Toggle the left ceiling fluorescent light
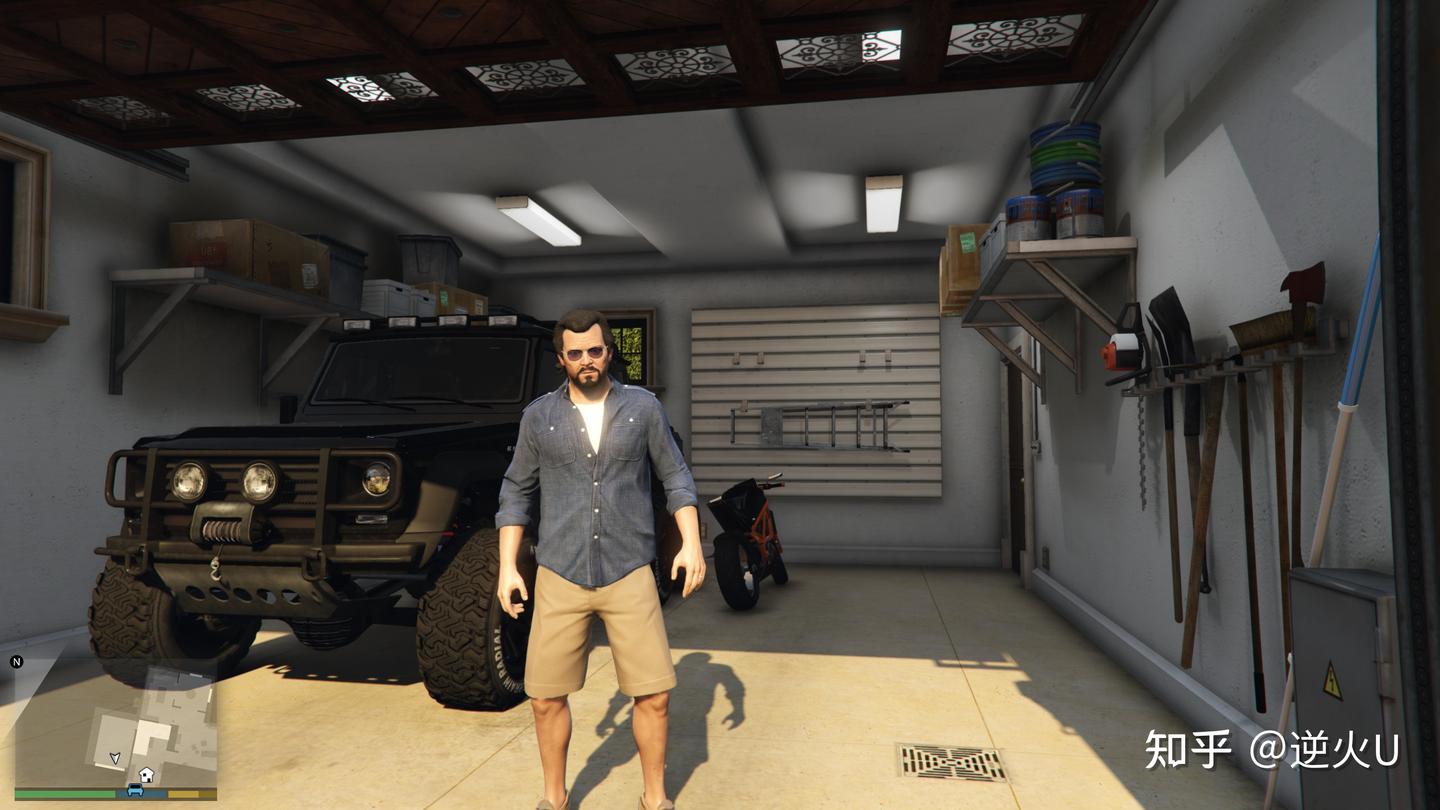The image size is (1440, 810). coord(540,221)
